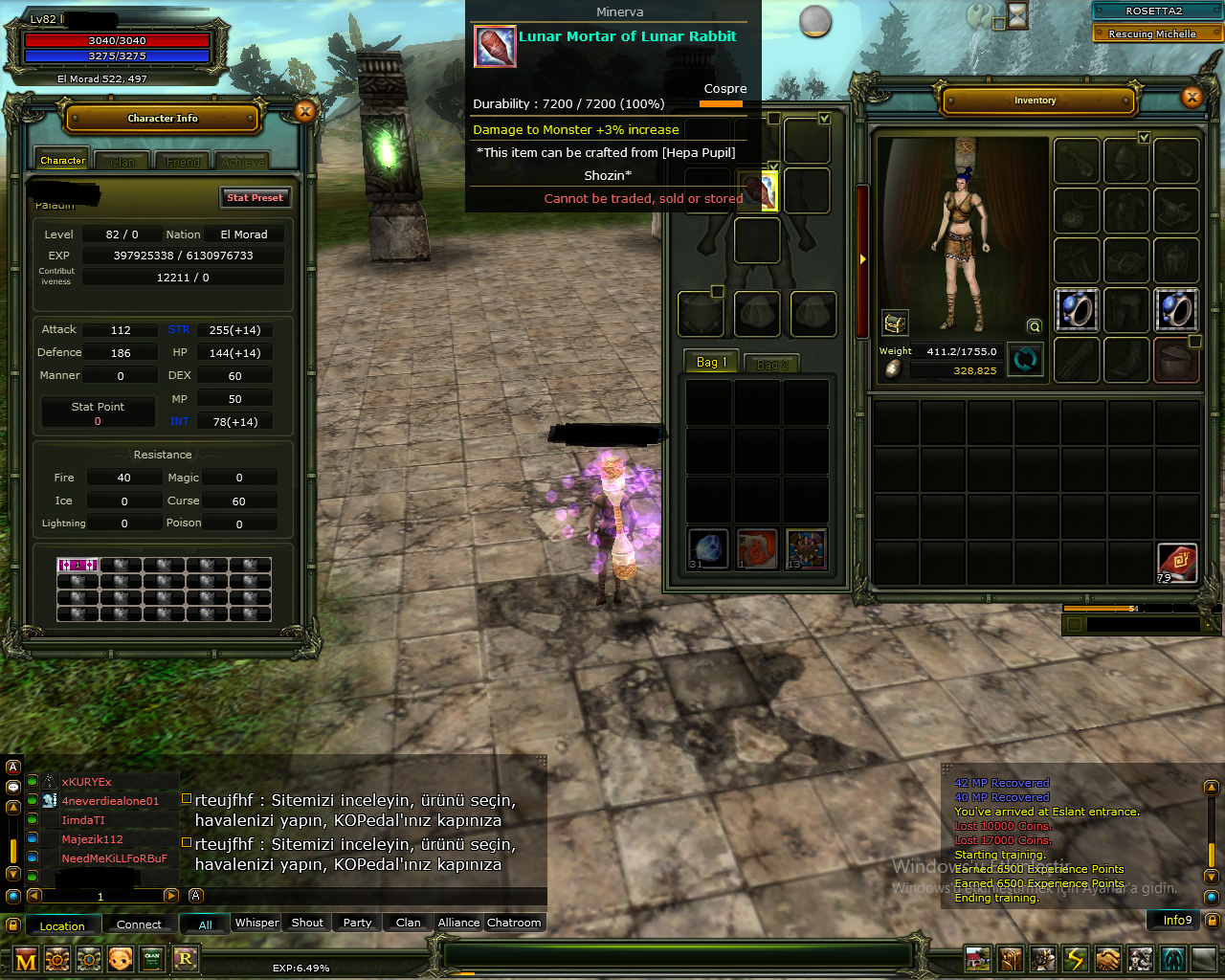Click the handshake trade icon in the bottom-right hotbar

(1108, 957)
